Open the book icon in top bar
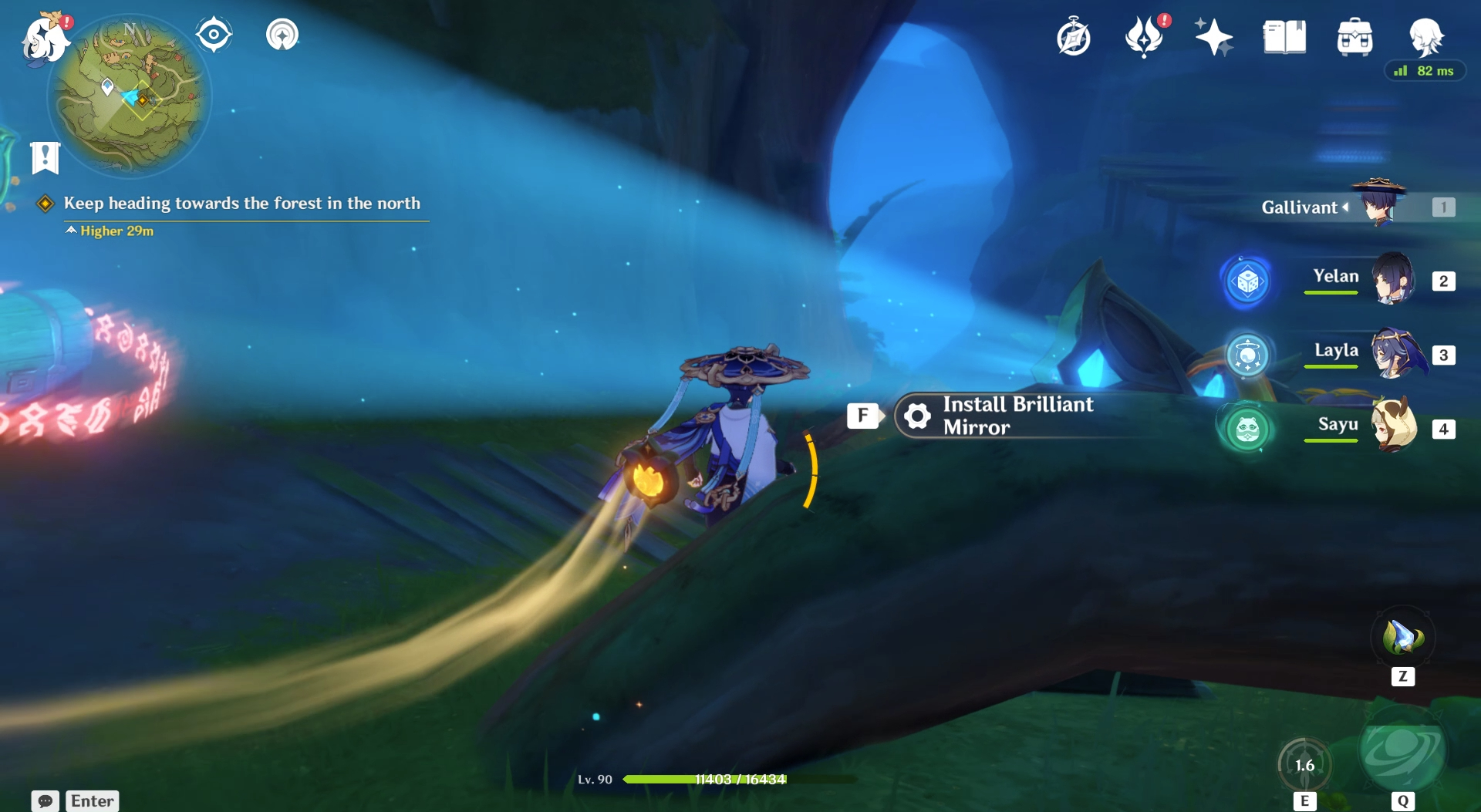This screenshot has height=812, width=1481. point(1284,37)
